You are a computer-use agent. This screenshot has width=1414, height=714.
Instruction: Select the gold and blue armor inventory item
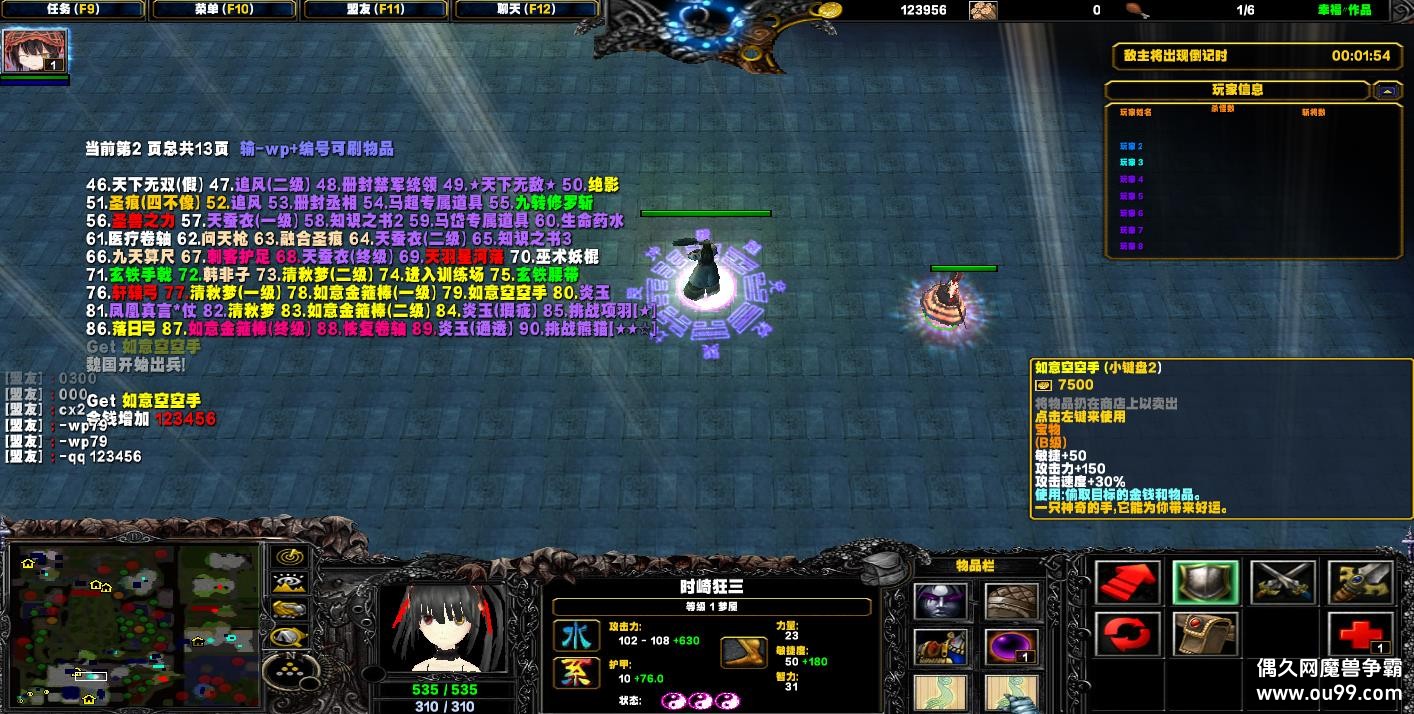(941, 647)
